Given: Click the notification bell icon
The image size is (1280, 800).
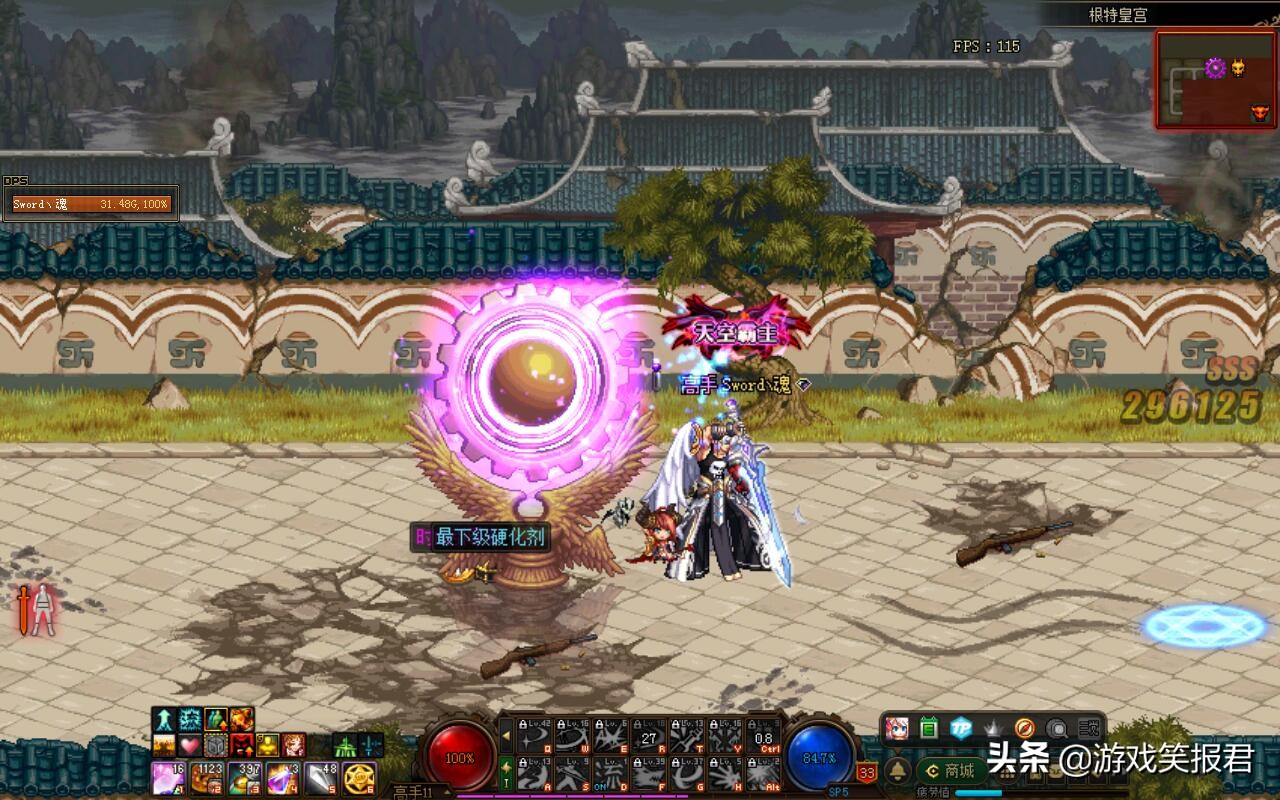Looking at the screenshot, I should point(898,770).
